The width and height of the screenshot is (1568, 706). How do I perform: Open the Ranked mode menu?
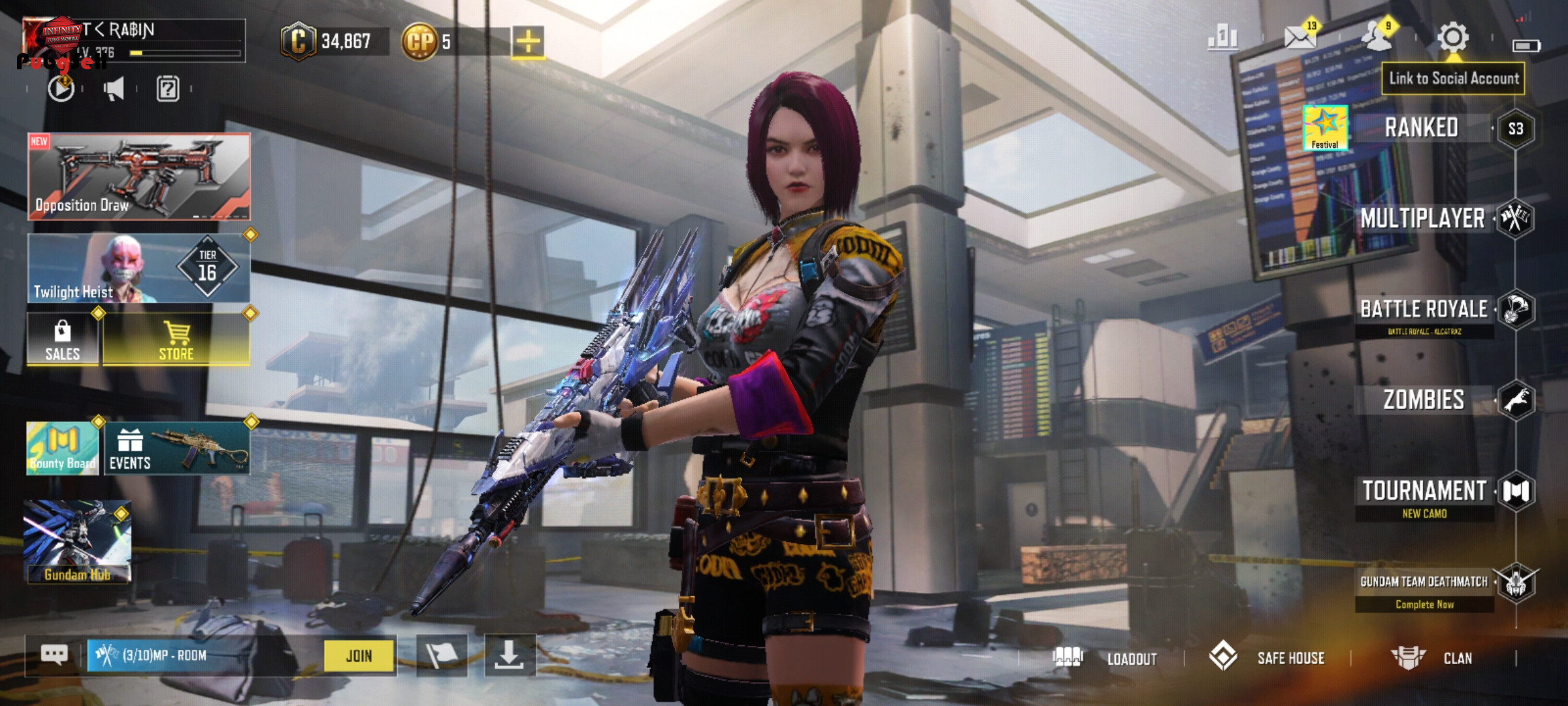tap(1422, 127)
